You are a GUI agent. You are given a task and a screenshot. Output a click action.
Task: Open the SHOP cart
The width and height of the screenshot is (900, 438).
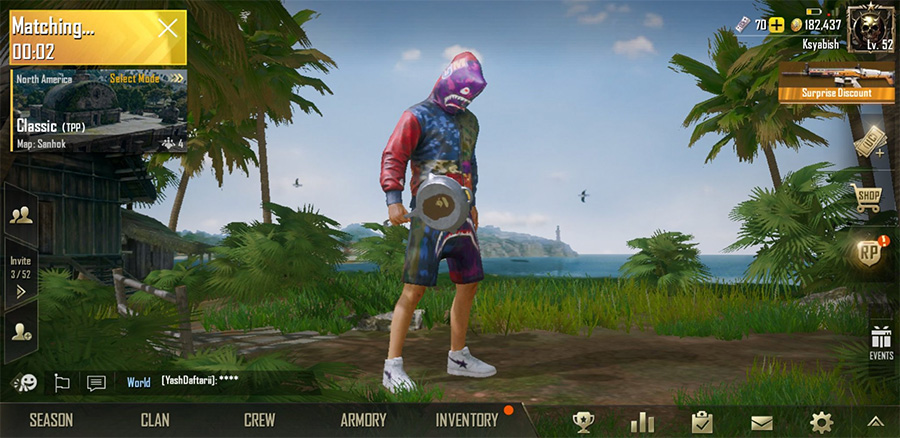pos(867,197)
